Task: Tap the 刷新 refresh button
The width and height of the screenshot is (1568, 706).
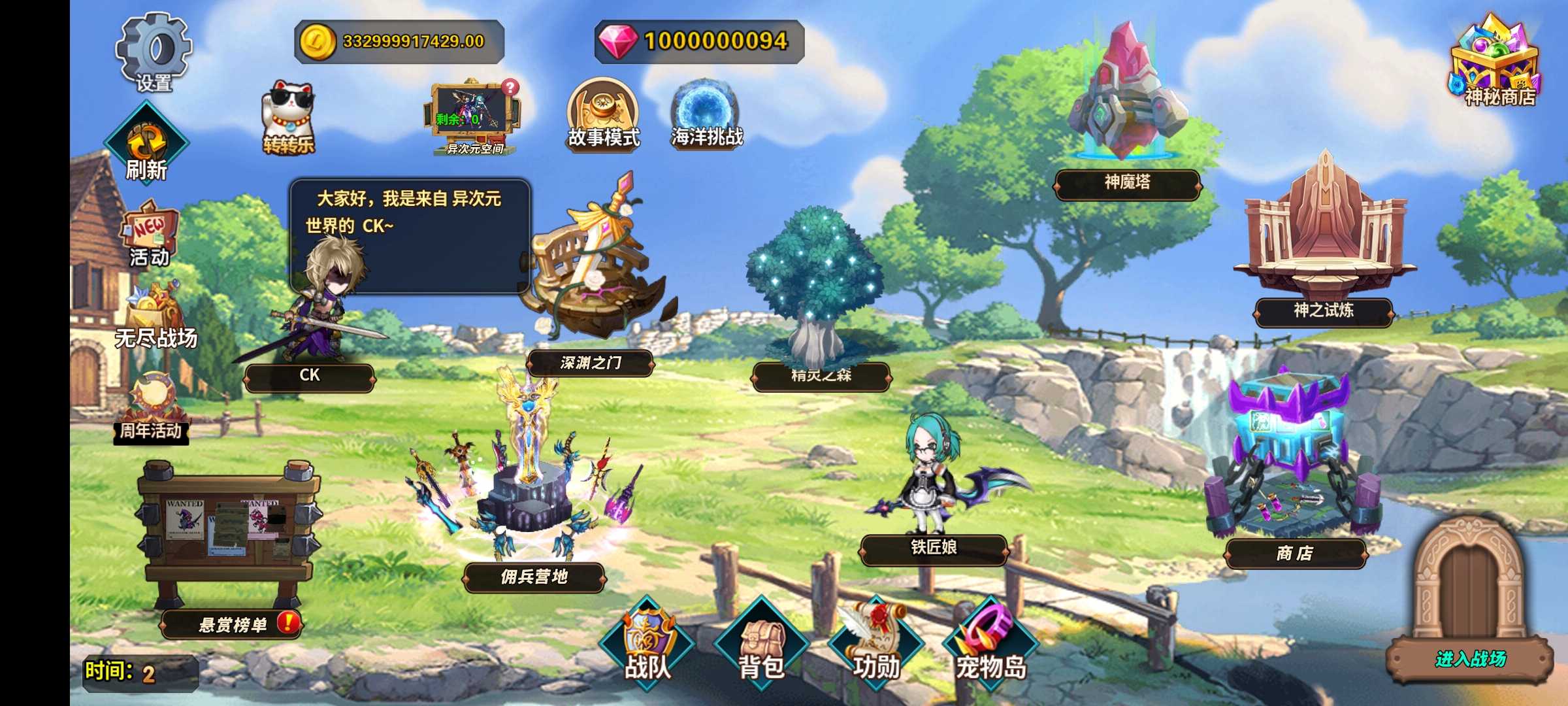Action: point(146,145)
